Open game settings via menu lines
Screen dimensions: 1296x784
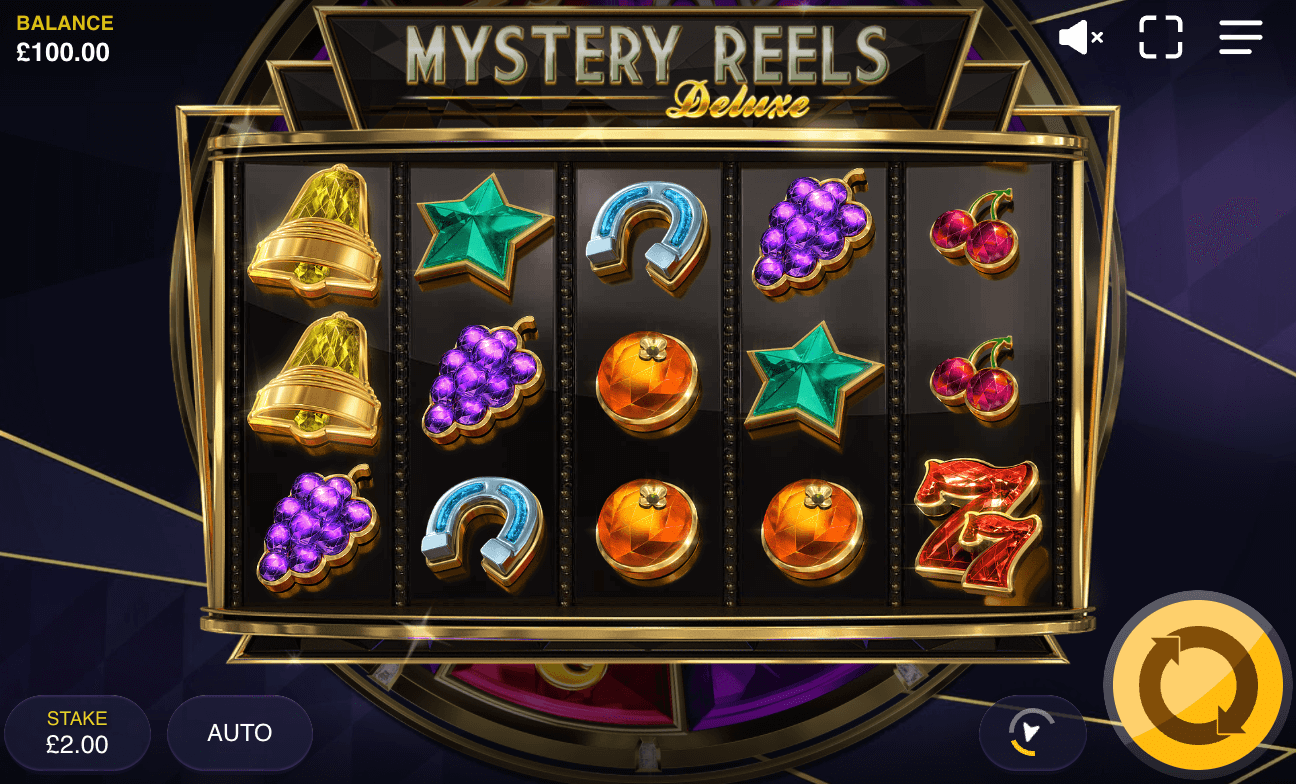(x=1240, y=37)
